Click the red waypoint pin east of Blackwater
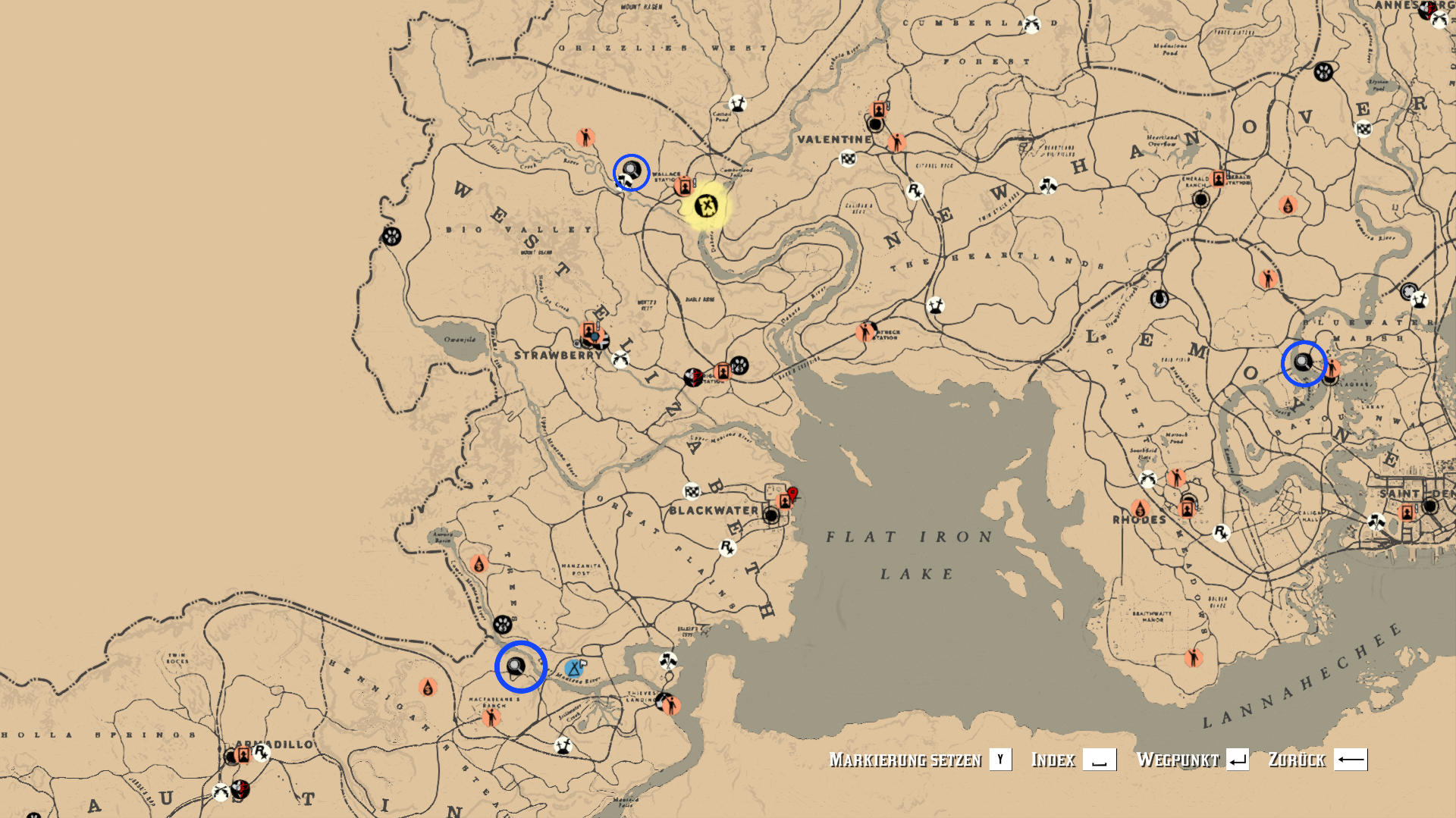 [x=793, y=494]
